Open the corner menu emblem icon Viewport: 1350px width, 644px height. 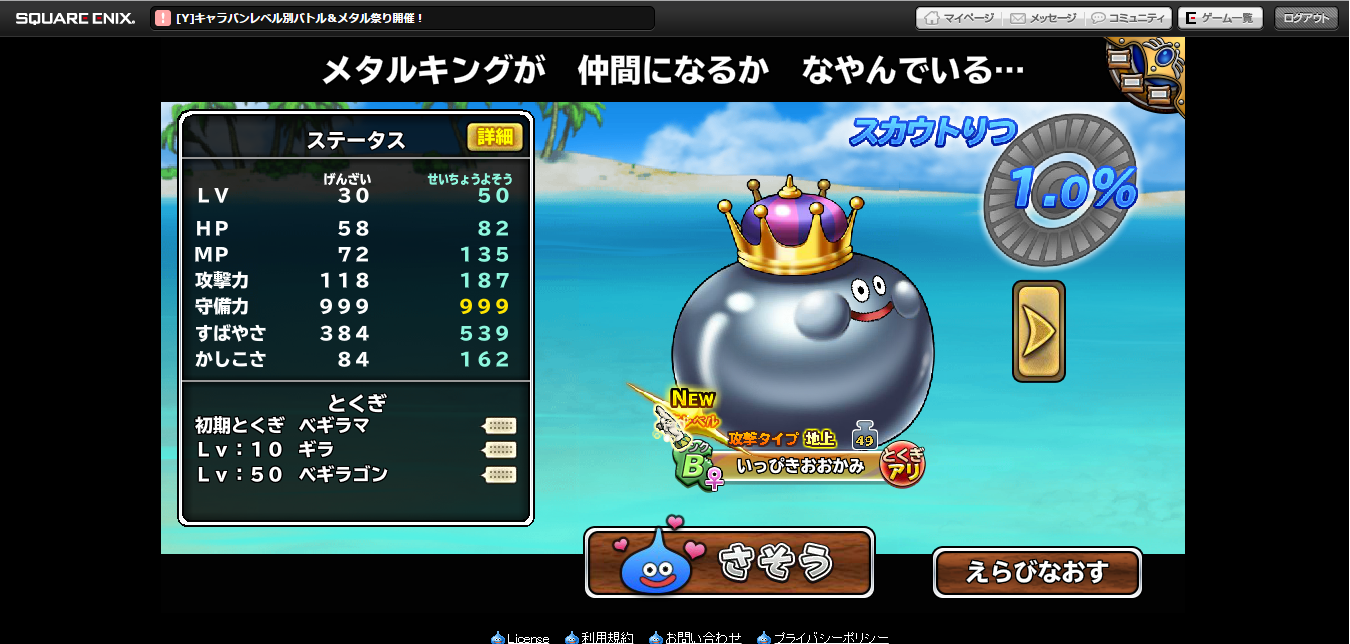[x=1148, y=72]
